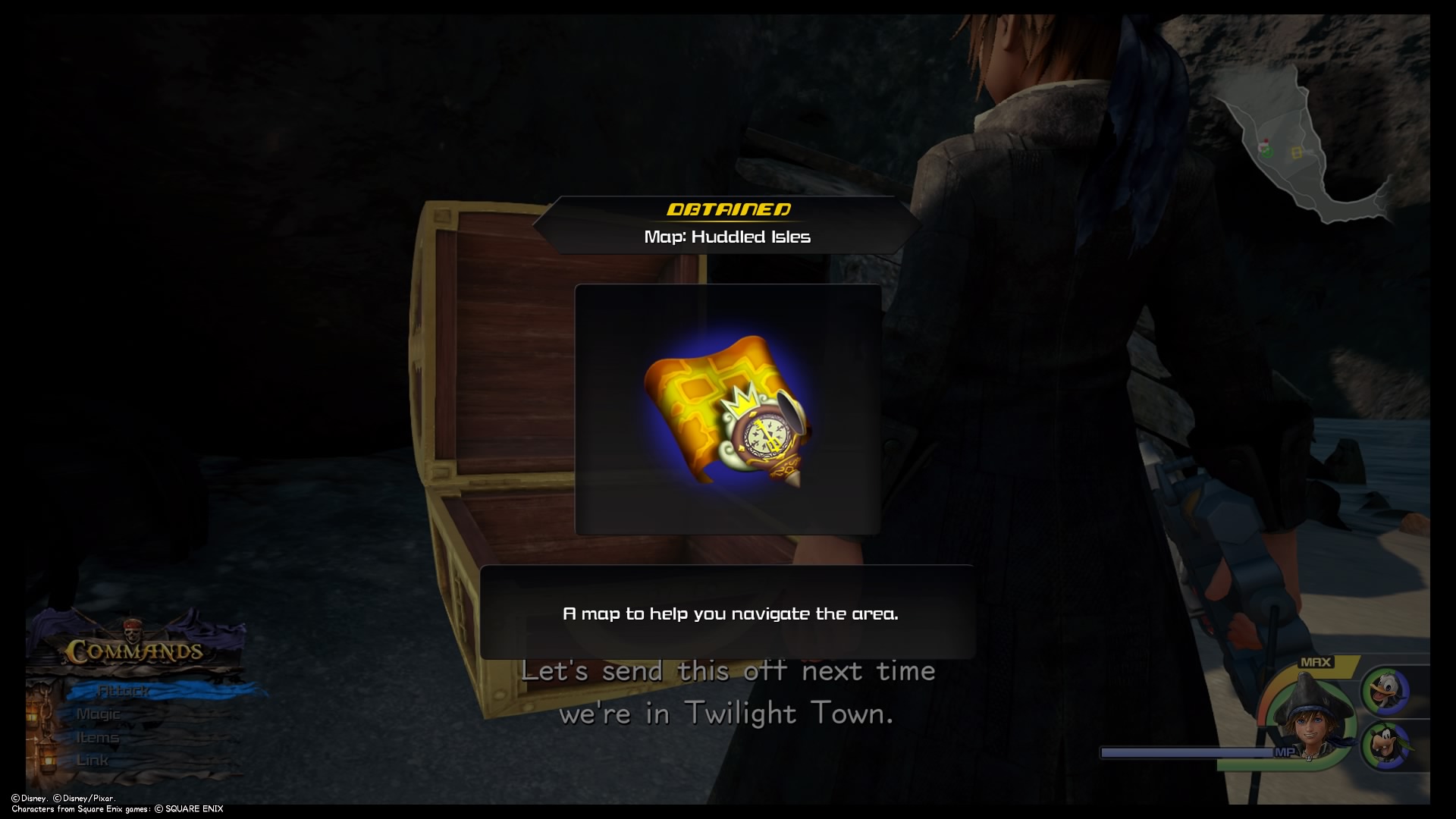
Task: Click the Huddled Isles map item icon
Action: tap(727, 410)
